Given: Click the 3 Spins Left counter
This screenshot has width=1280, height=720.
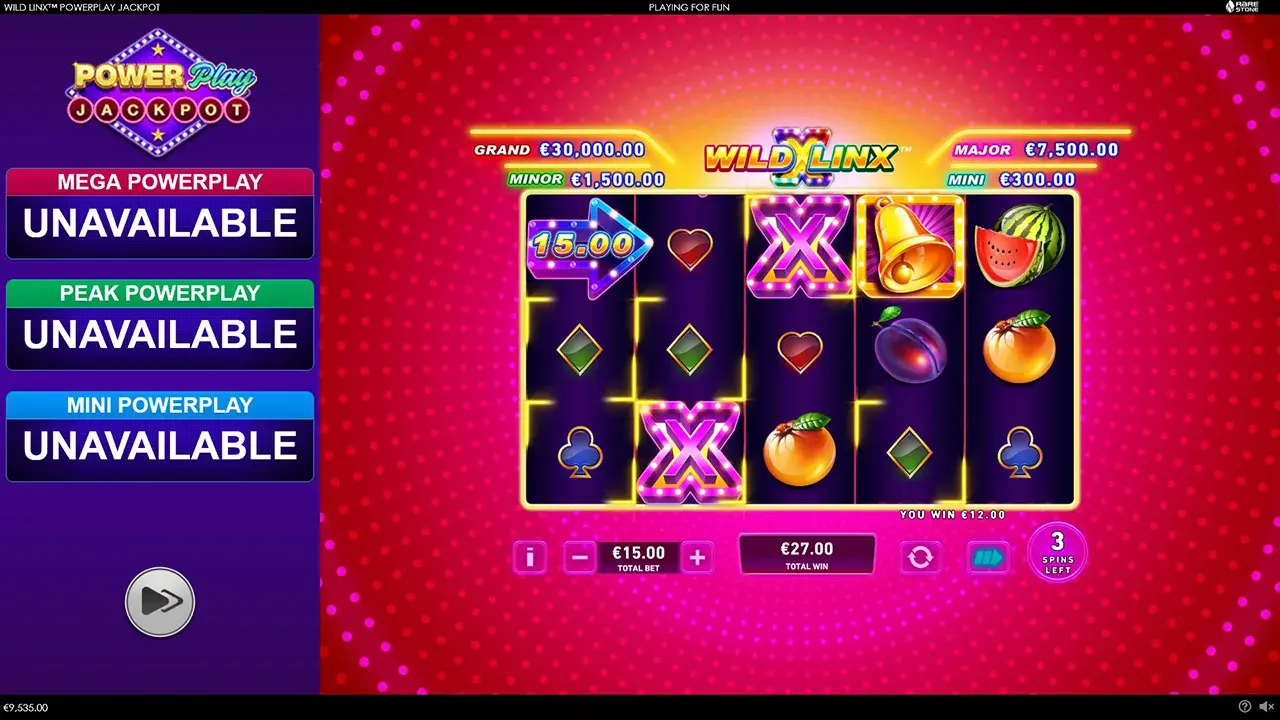Looking at the screenshot, I should click(x=1057, y=553).
